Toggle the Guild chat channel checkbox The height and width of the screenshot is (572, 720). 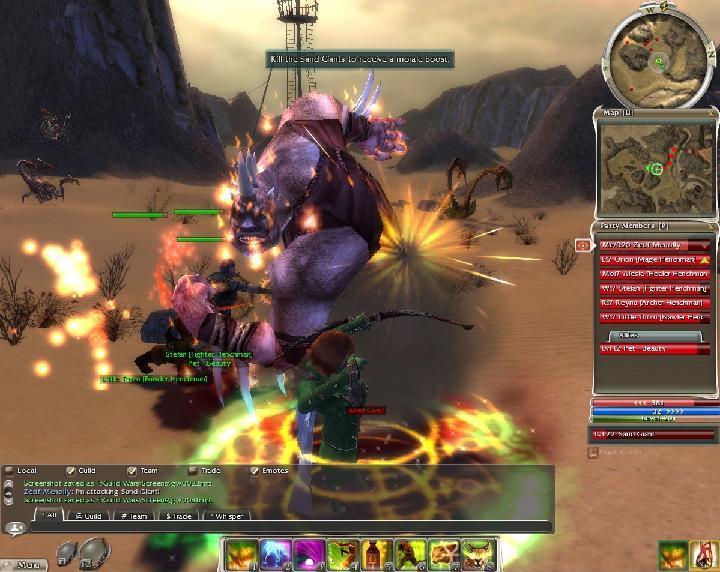tap(71, 470)
